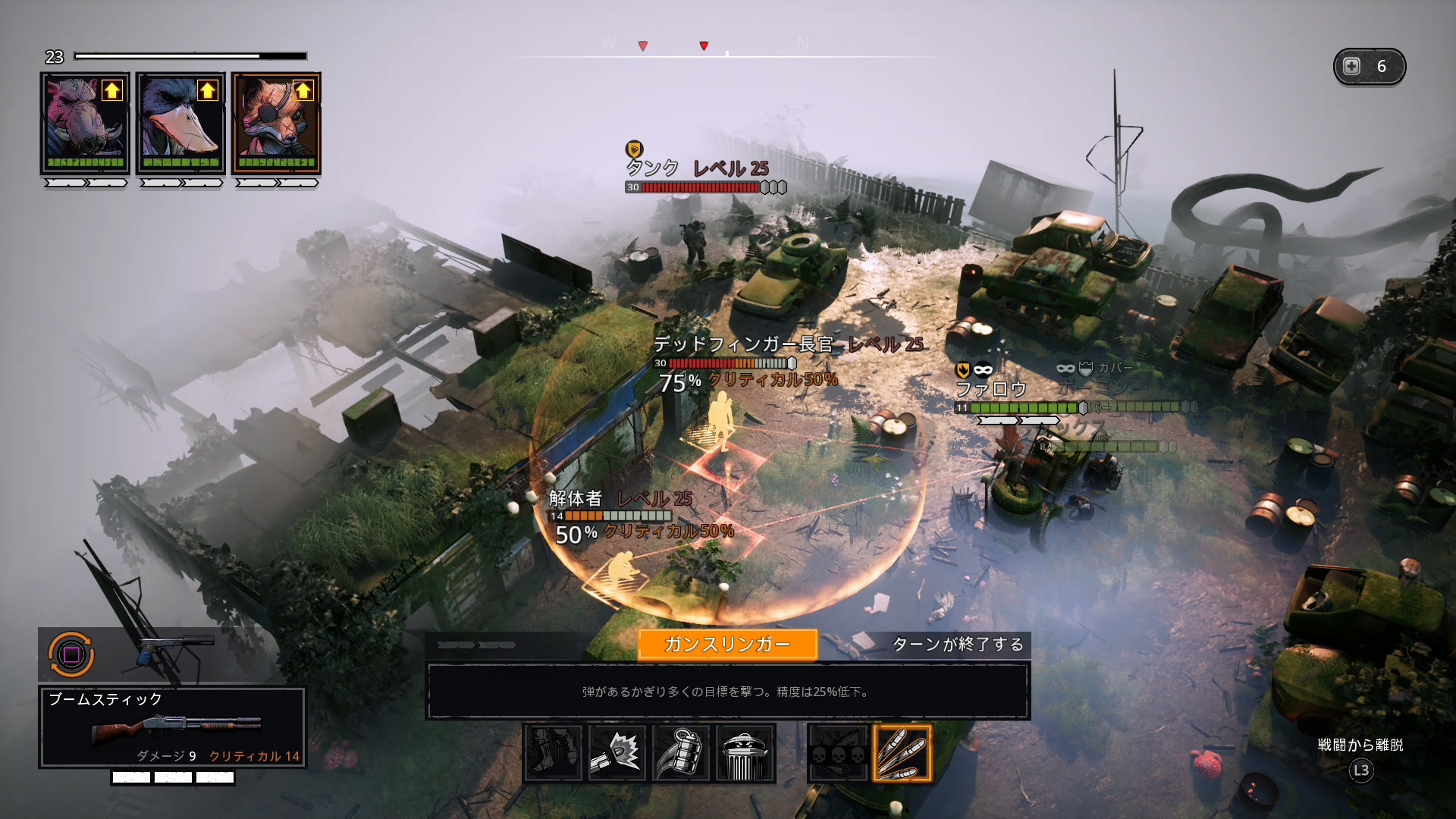
Task: Select the ブームスティック shotgun weapon panel
Action: (173, 728)
